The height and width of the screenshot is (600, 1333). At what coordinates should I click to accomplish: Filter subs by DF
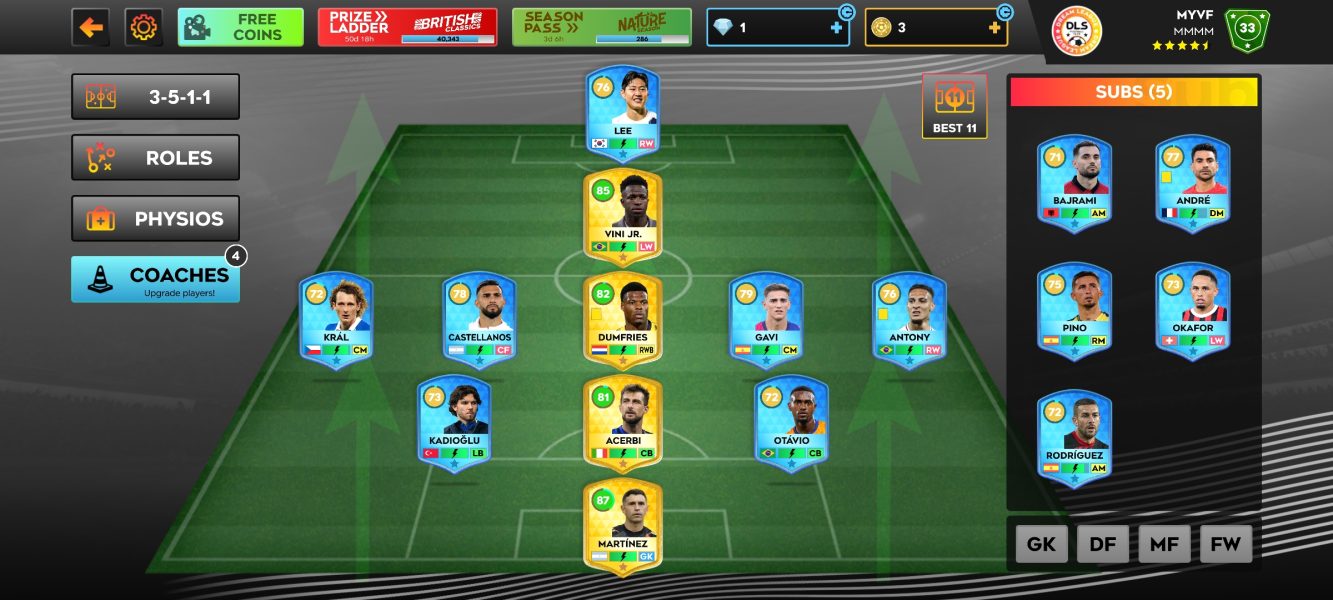pos(1103,544)
